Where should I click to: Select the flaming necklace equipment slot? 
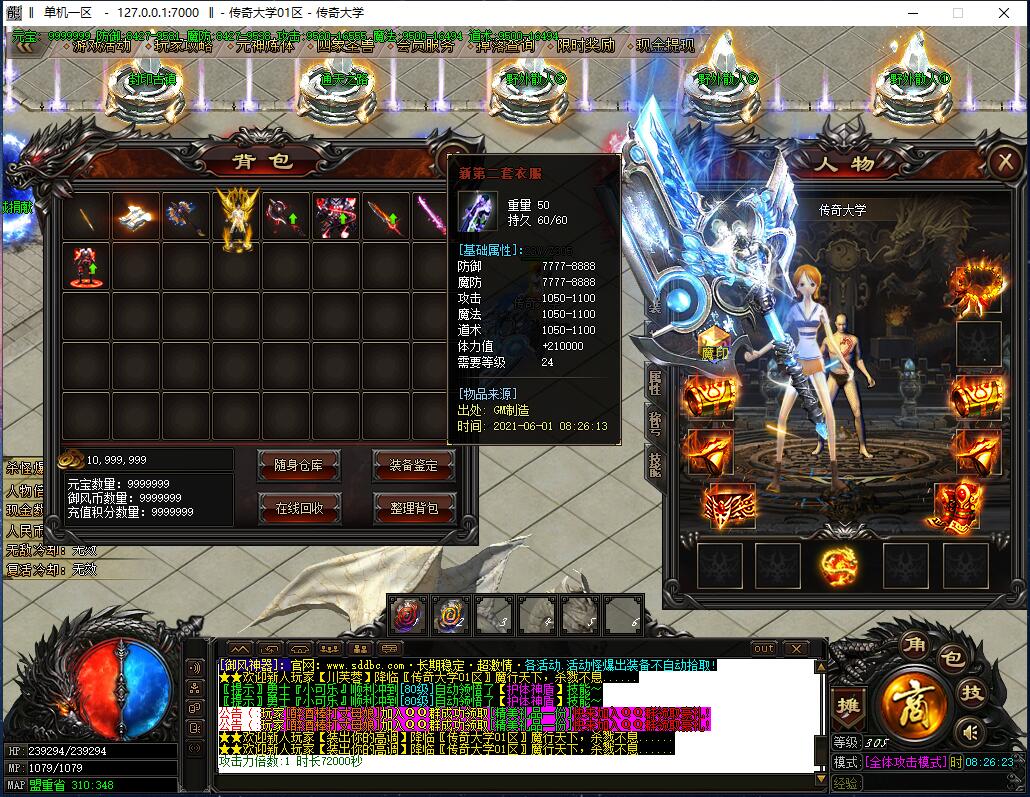point(978,285)
